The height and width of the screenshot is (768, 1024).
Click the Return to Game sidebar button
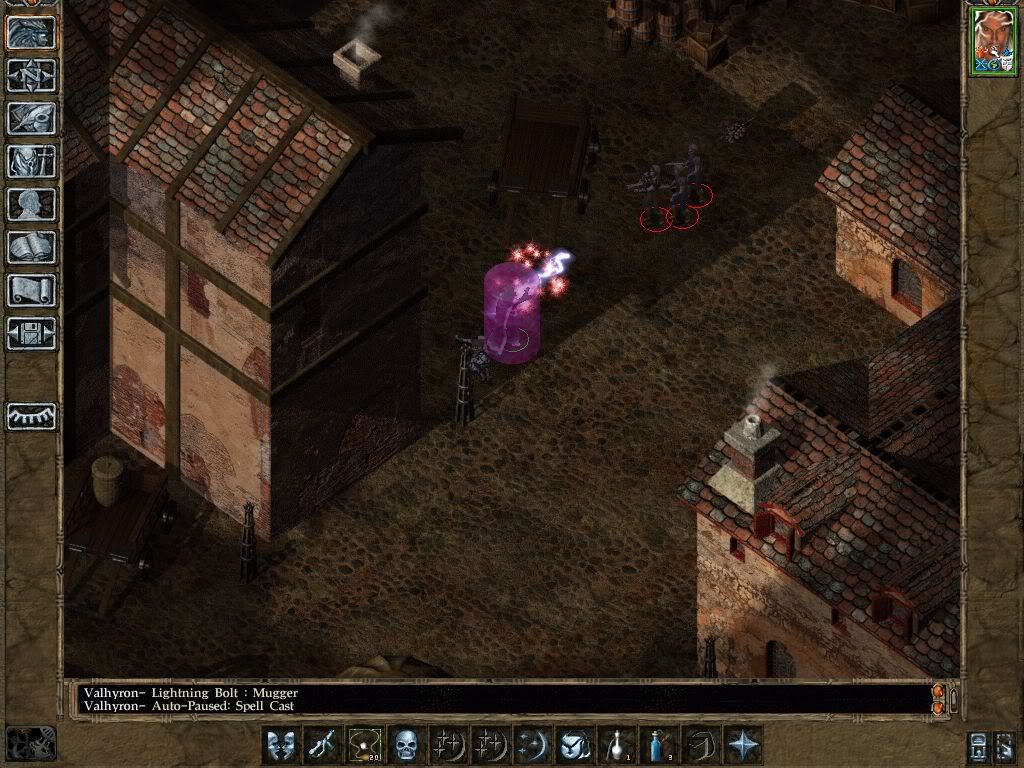pyautogui.click(x=32, y=33)
